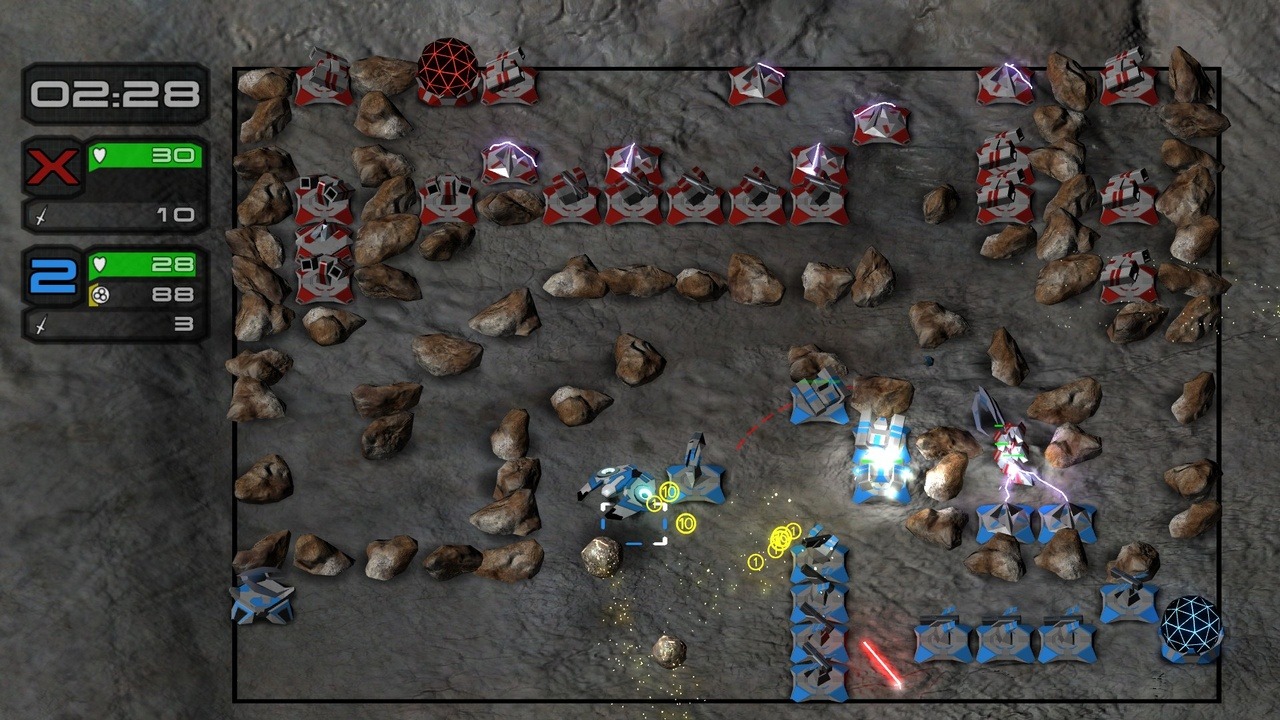Screen dimensions: 1280x720
Task: Select the blue player 2 badge
Action: tap(53, 276)
